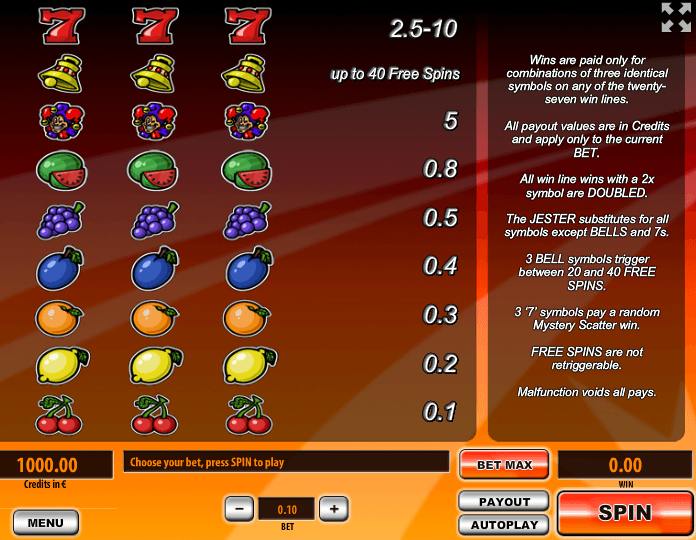Decrease the bet with minus button
The height and width of the screenshot is (540, 696).
pyautogui.click(x=239, y=509)
